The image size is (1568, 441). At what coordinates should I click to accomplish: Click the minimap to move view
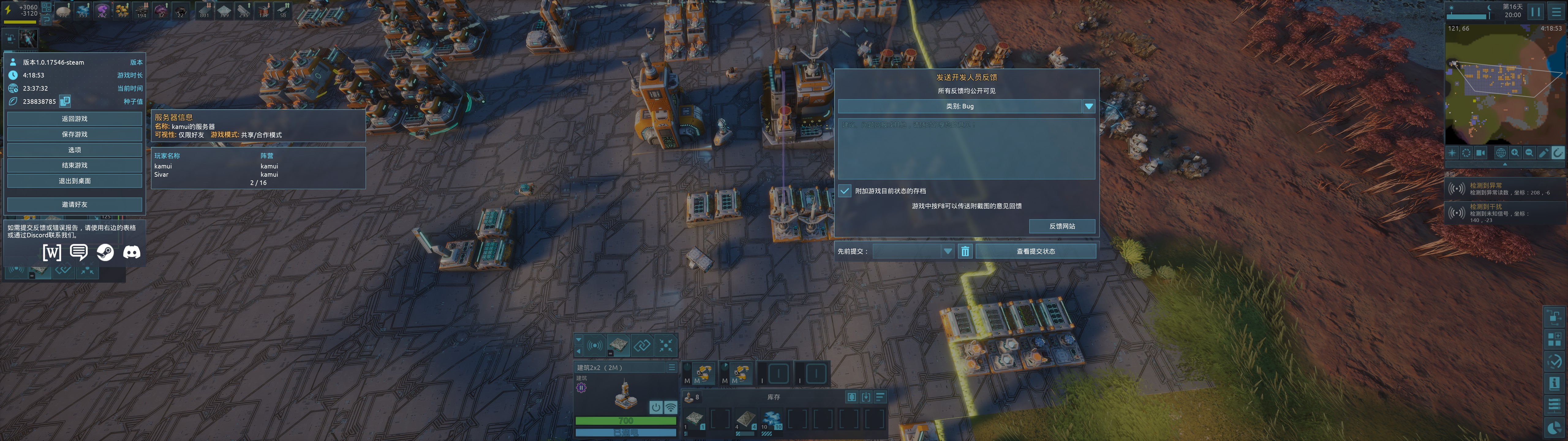1497,91
